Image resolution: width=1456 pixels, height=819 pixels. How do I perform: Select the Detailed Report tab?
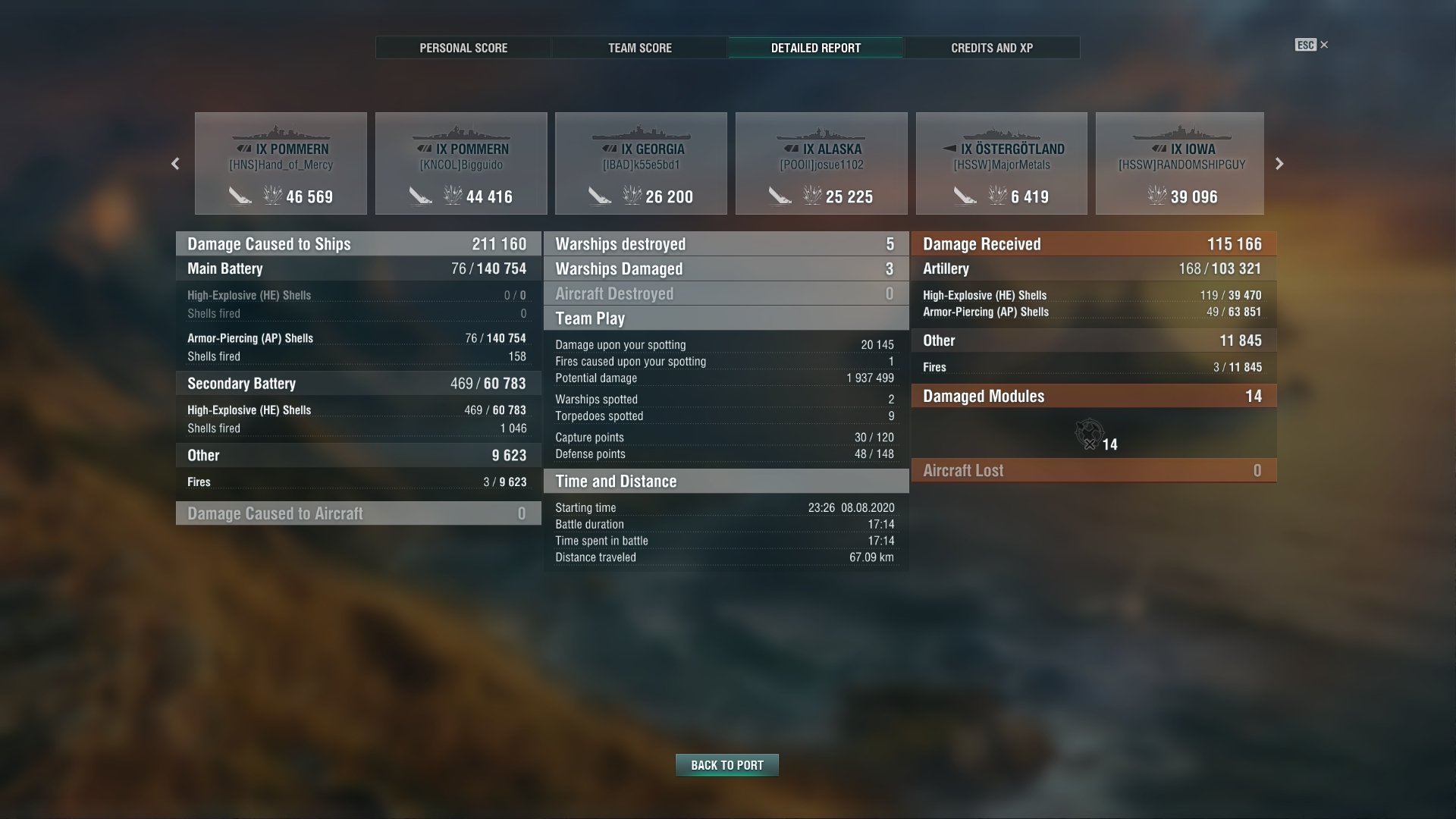815,48
